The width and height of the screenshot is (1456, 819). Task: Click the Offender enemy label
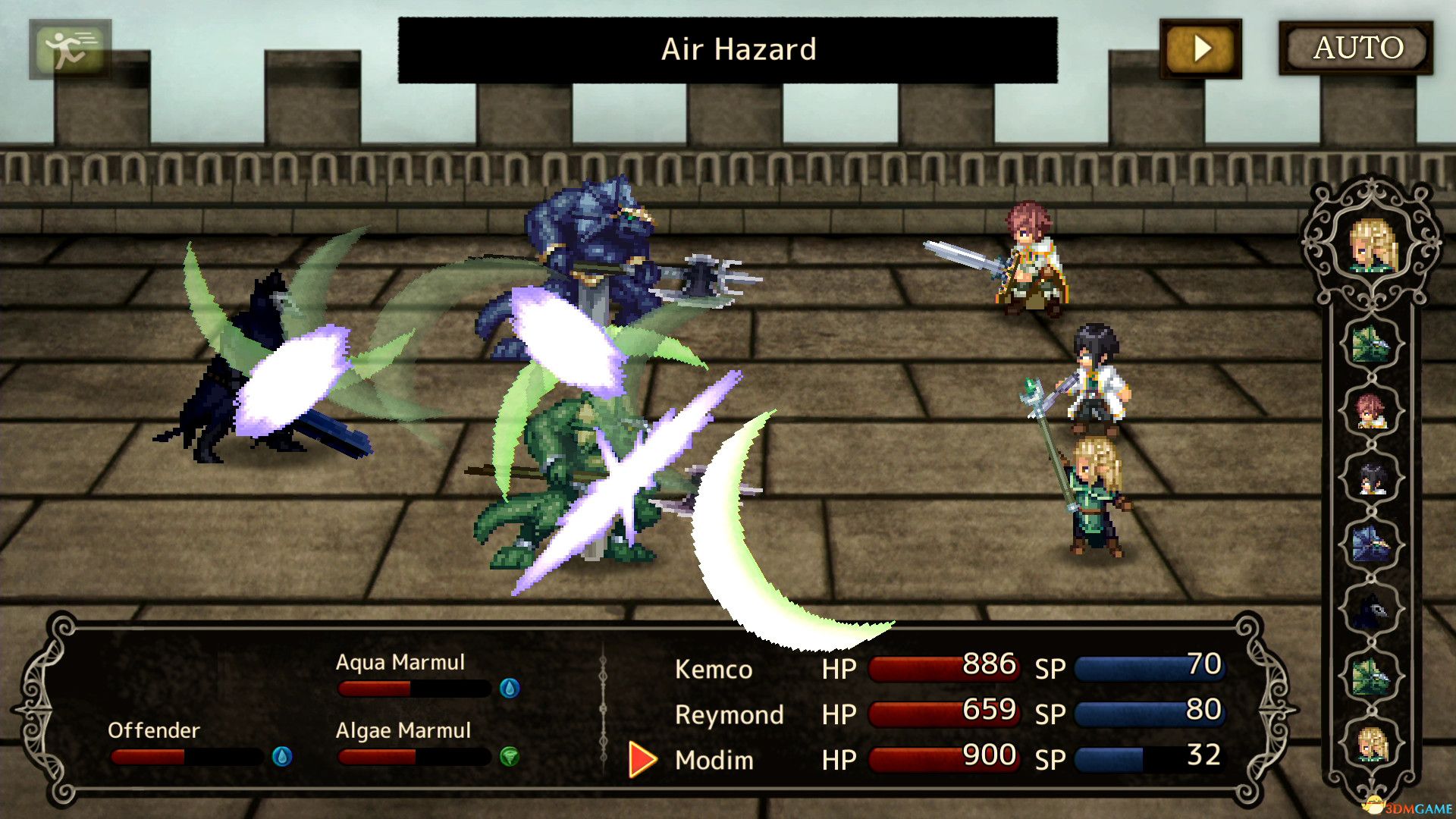152,730
